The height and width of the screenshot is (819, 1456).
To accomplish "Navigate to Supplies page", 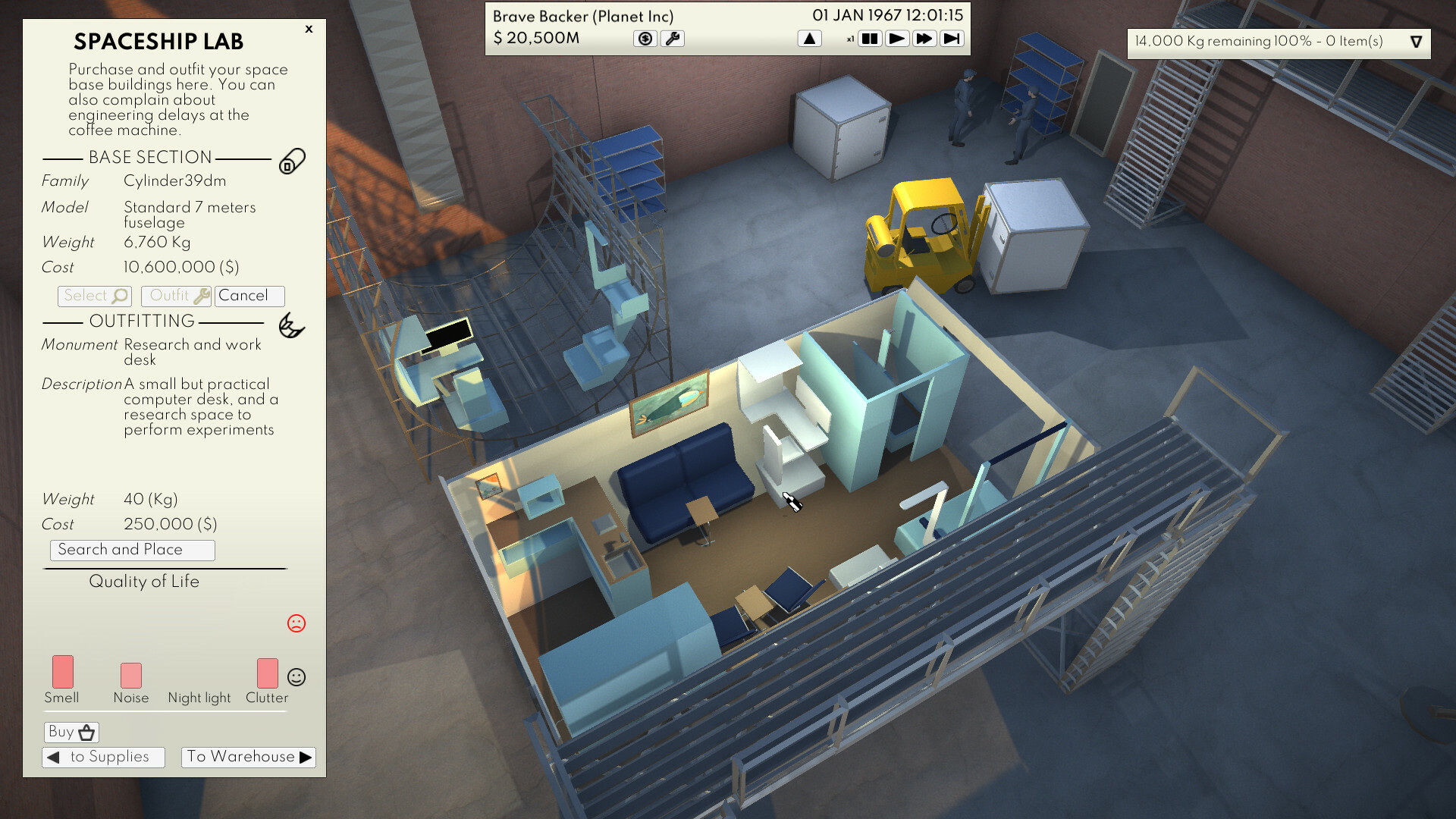I will click(x=103, y=756).
